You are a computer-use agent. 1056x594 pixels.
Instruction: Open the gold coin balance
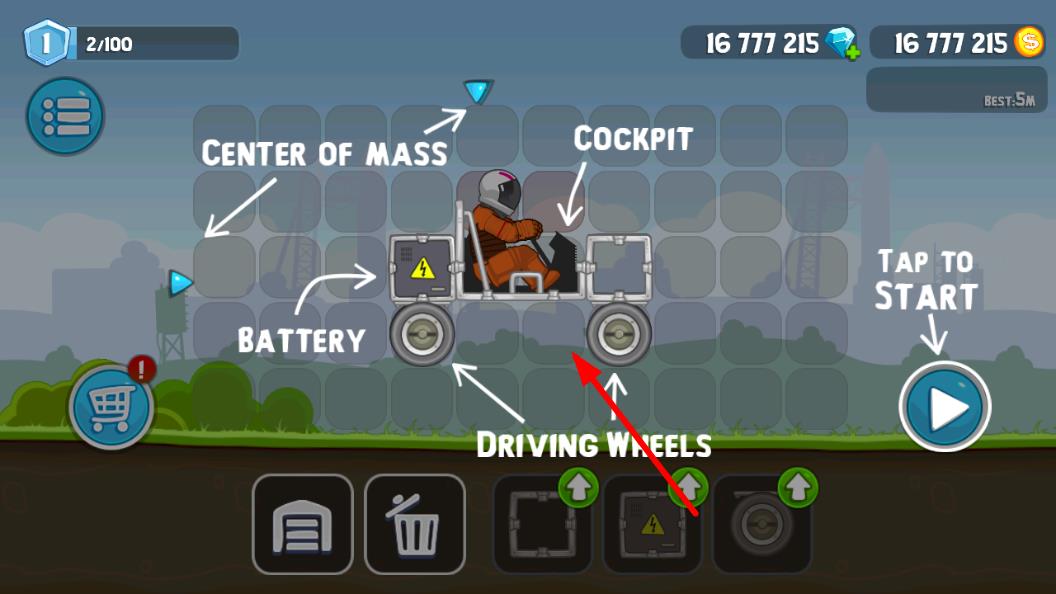(1028, 42)
